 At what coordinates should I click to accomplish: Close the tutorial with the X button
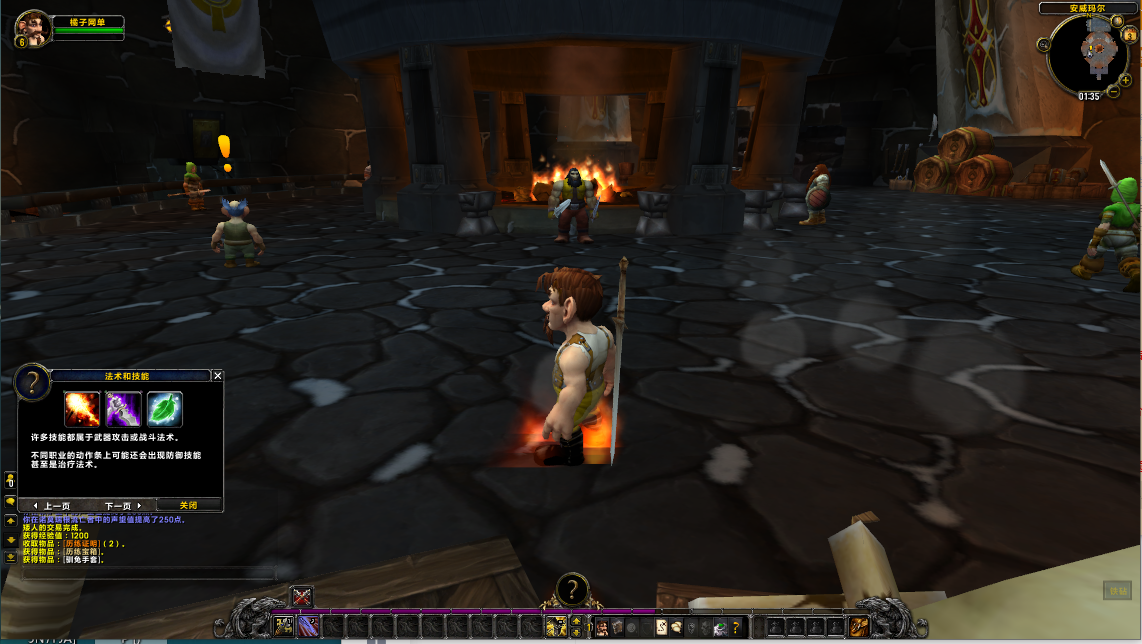[218, 376]
